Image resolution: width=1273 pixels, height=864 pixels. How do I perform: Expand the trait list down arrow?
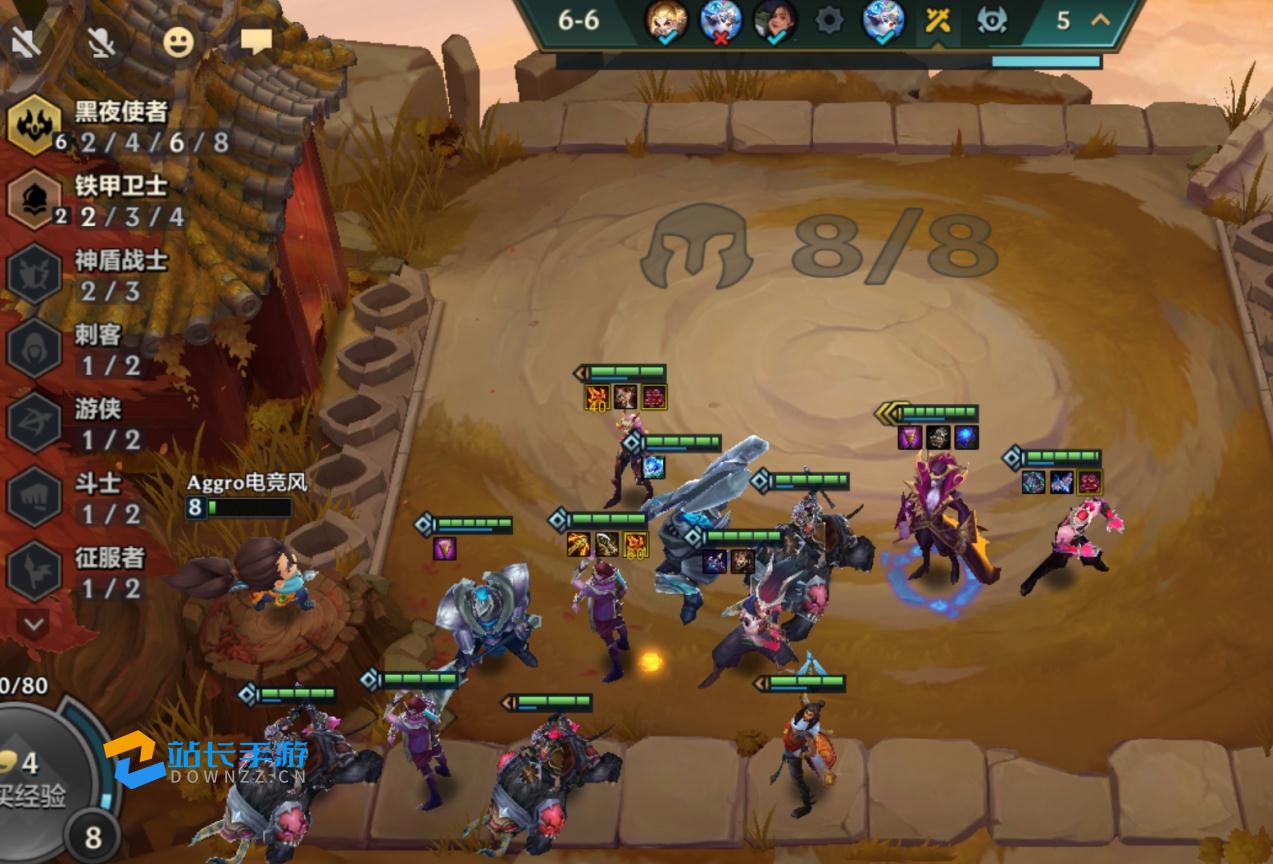(x=34, y=626)
